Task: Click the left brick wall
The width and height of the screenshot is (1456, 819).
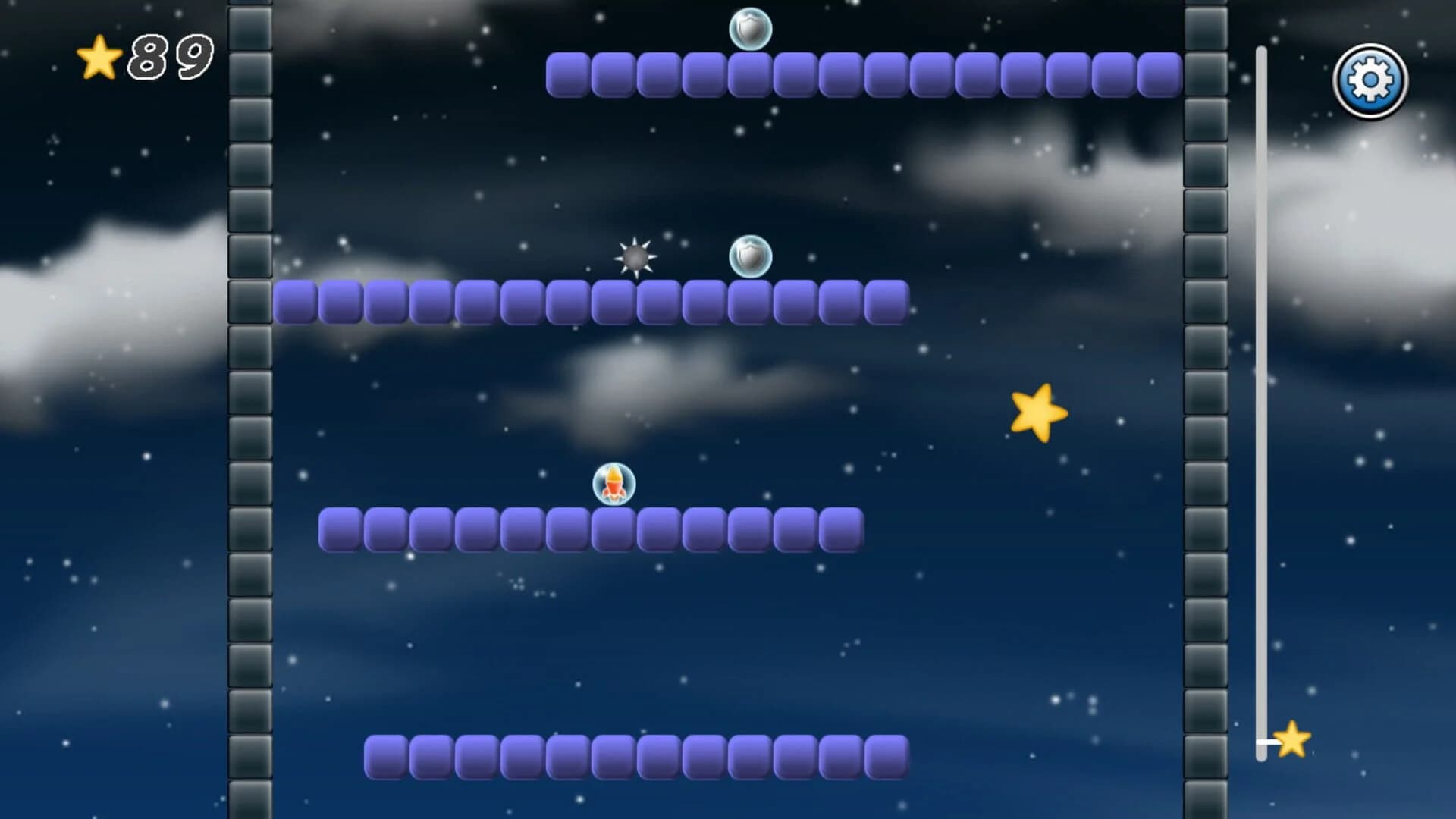Action: point(246,409)
